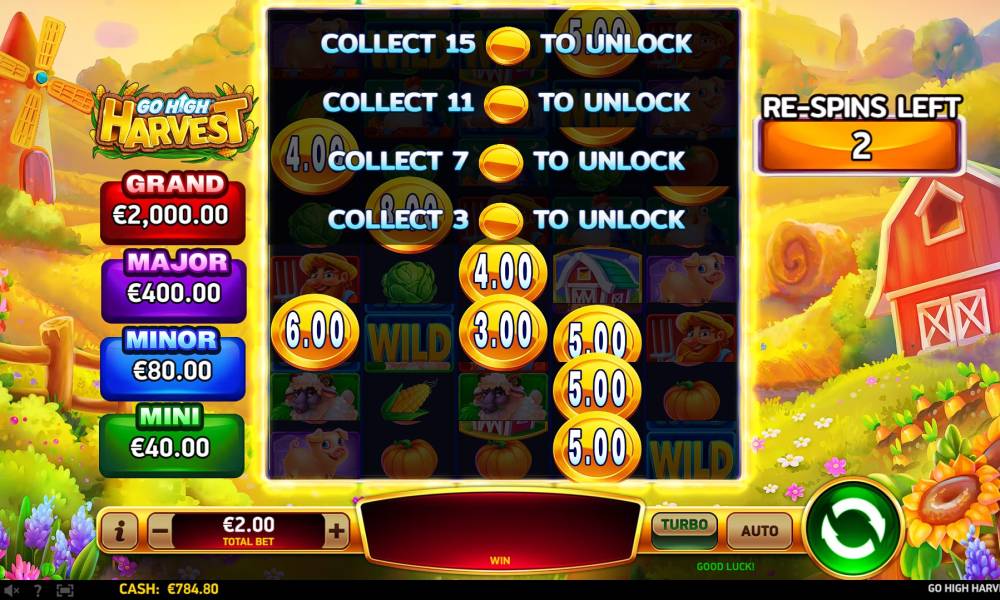Open the Auto spin options

coord(759,530)
